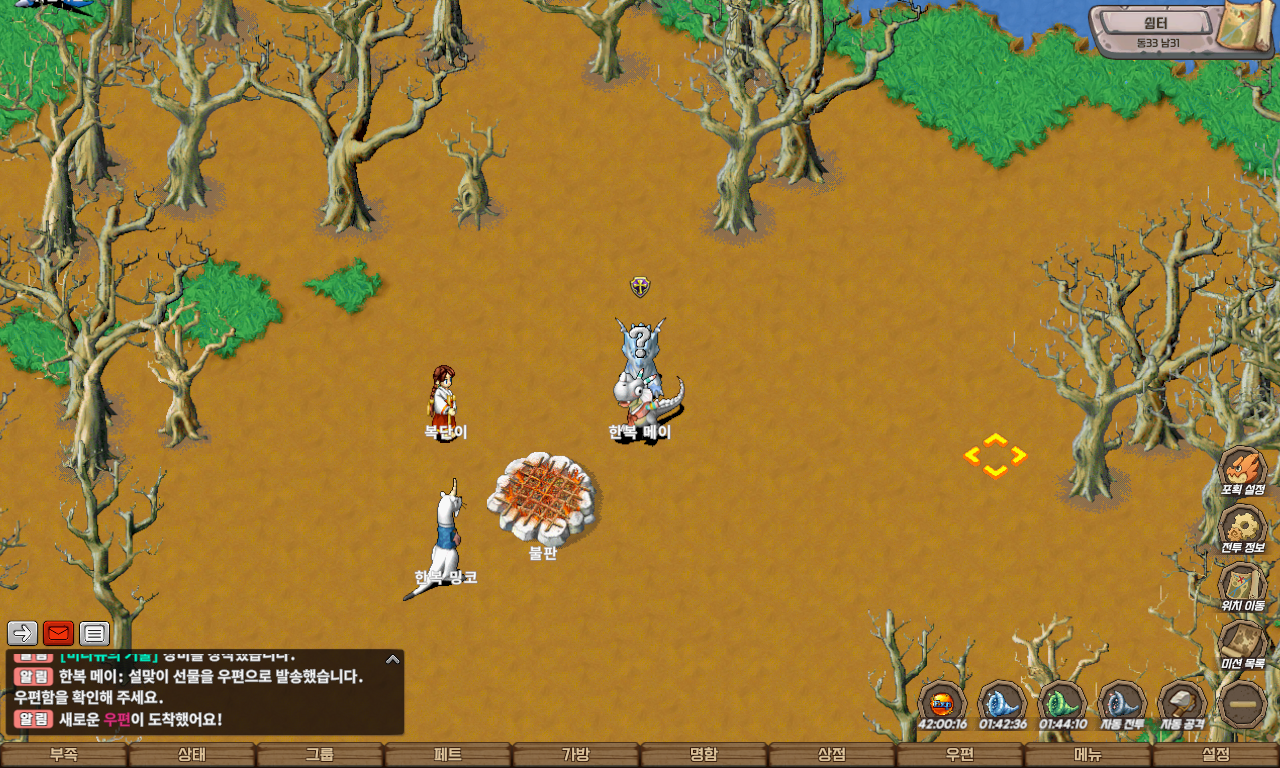Open the 상점 (shop) menu

(832, 755)
